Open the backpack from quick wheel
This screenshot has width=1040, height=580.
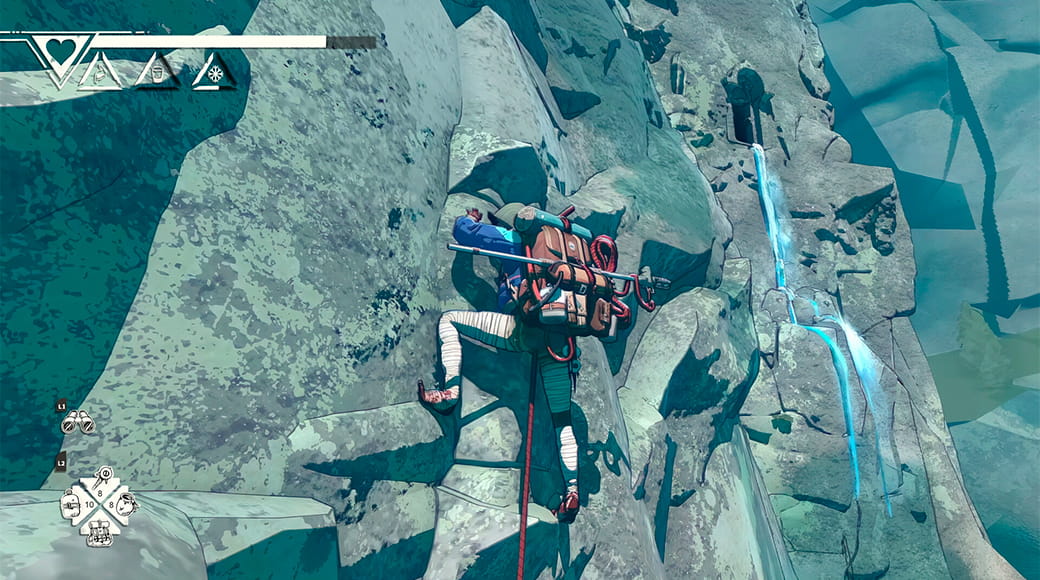(100, 530)
